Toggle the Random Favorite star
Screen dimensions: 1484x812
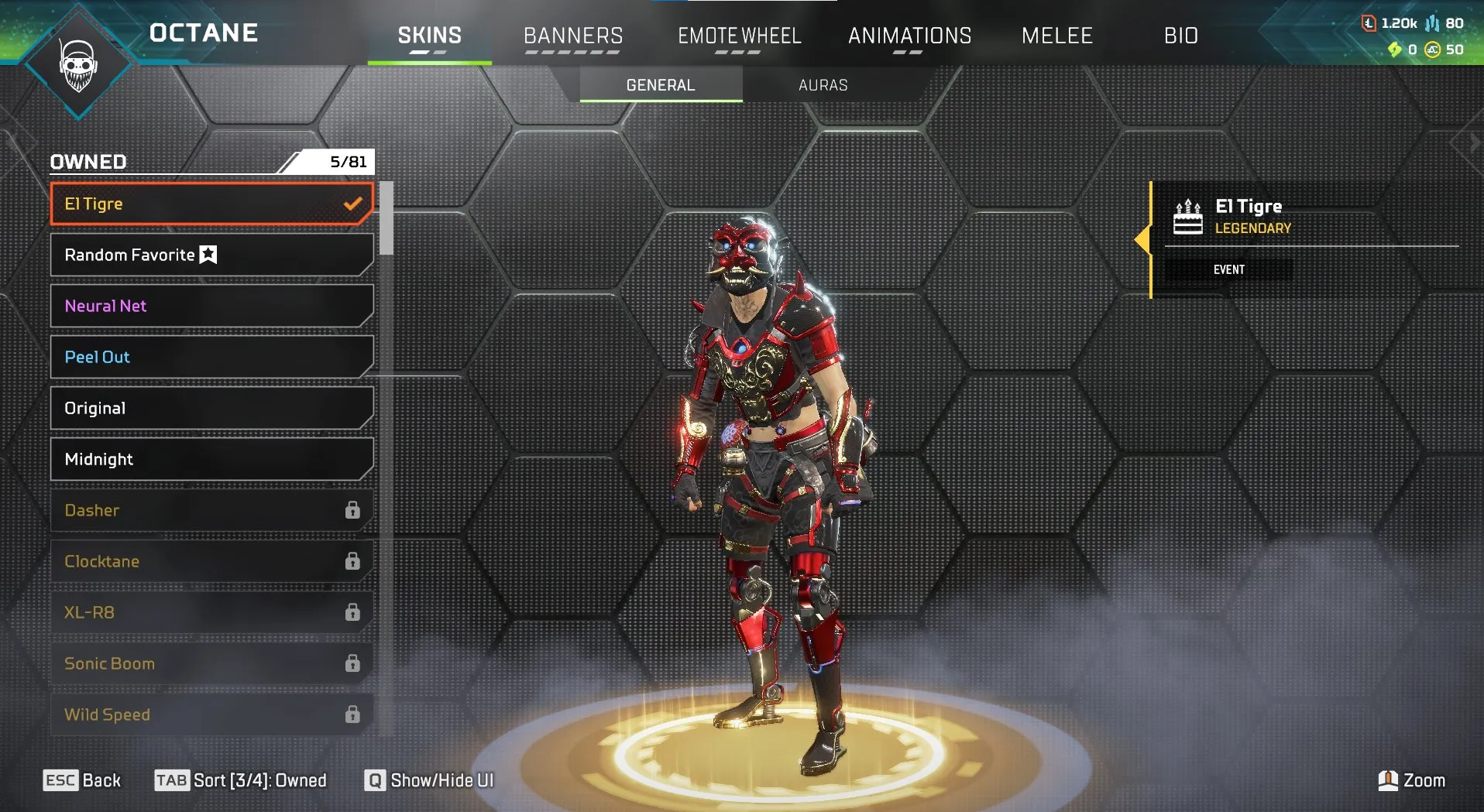208,253
